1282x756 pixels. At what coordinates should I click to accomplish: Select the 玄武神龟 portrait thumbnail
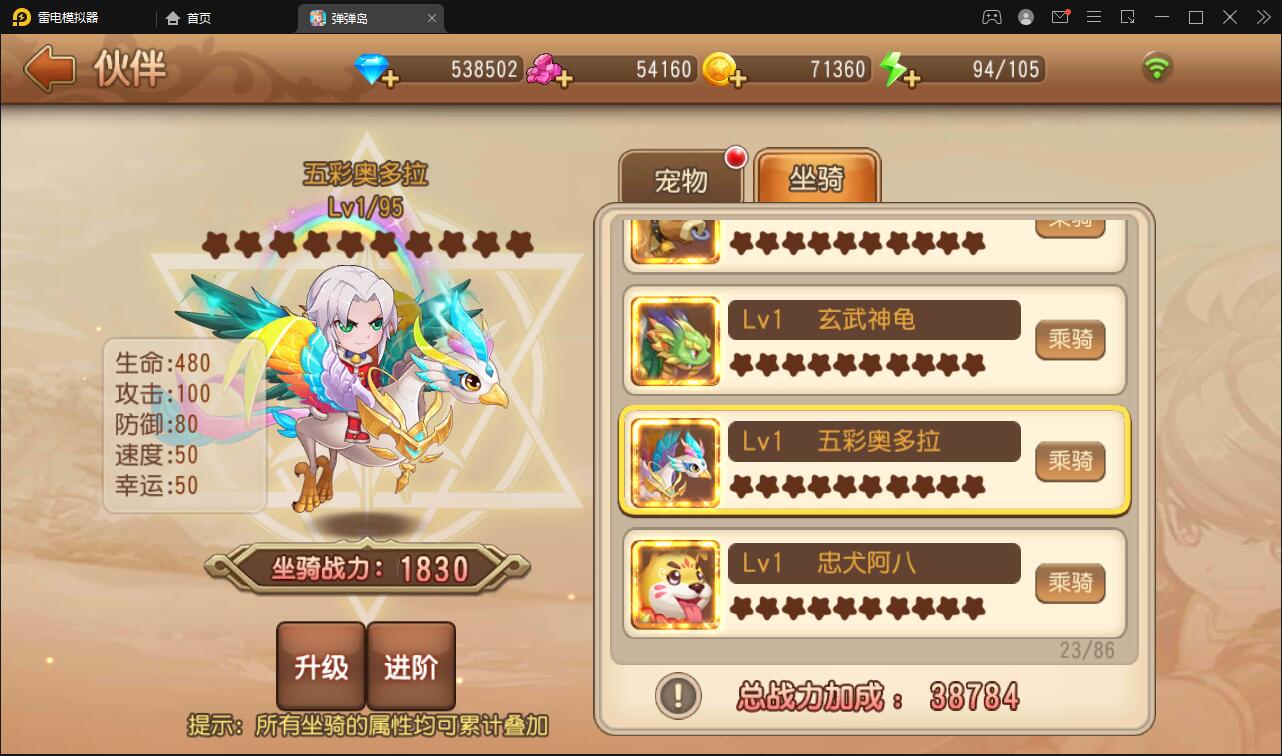tap(673, 340)
